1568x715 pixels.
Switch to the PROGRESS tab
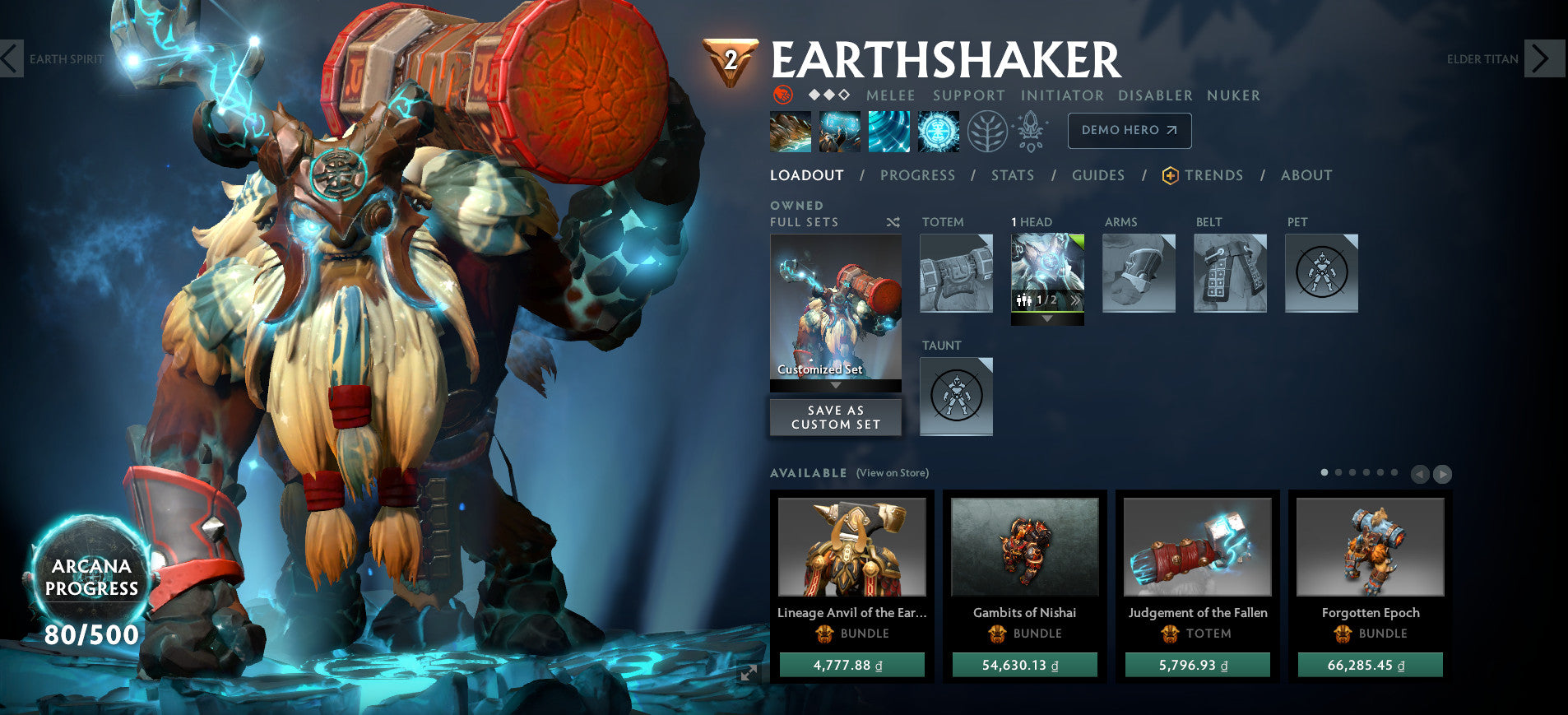[x=917, y=175]
